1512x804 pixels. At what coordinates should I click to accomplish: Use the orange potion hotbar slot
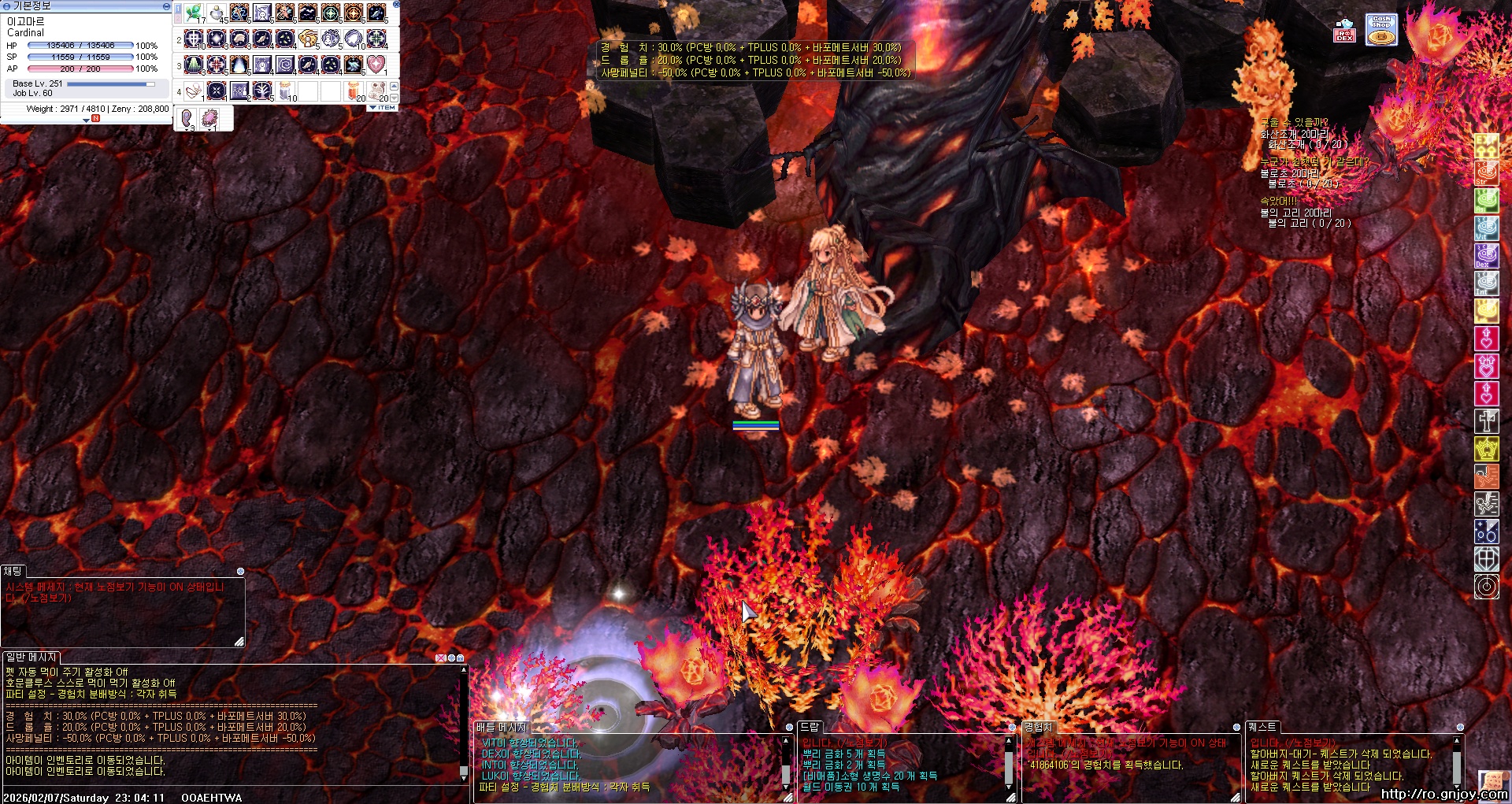point(354,91)
